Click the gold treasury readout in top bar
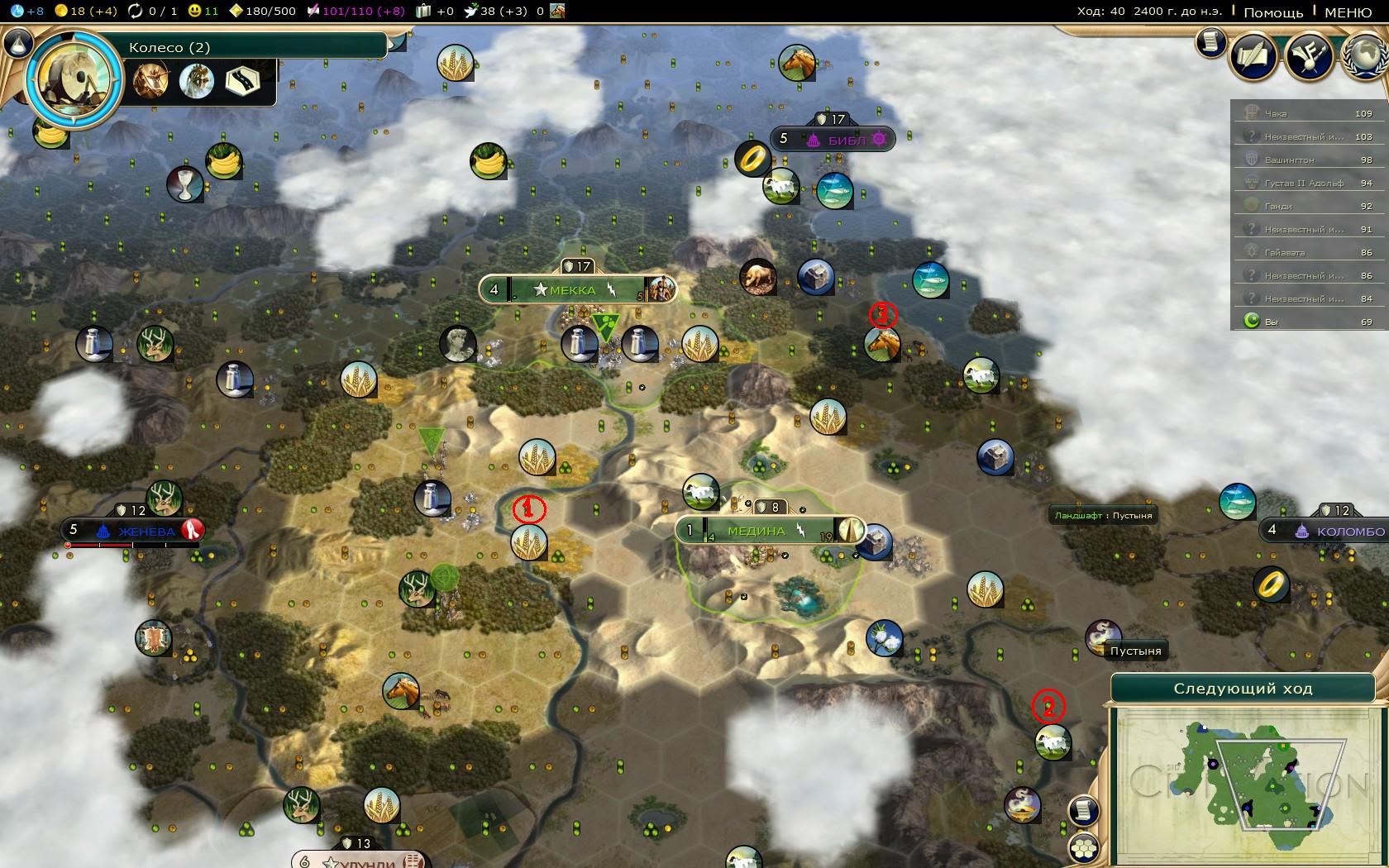Viewport: 1389px width, 868px height. [x=88, y=12]
